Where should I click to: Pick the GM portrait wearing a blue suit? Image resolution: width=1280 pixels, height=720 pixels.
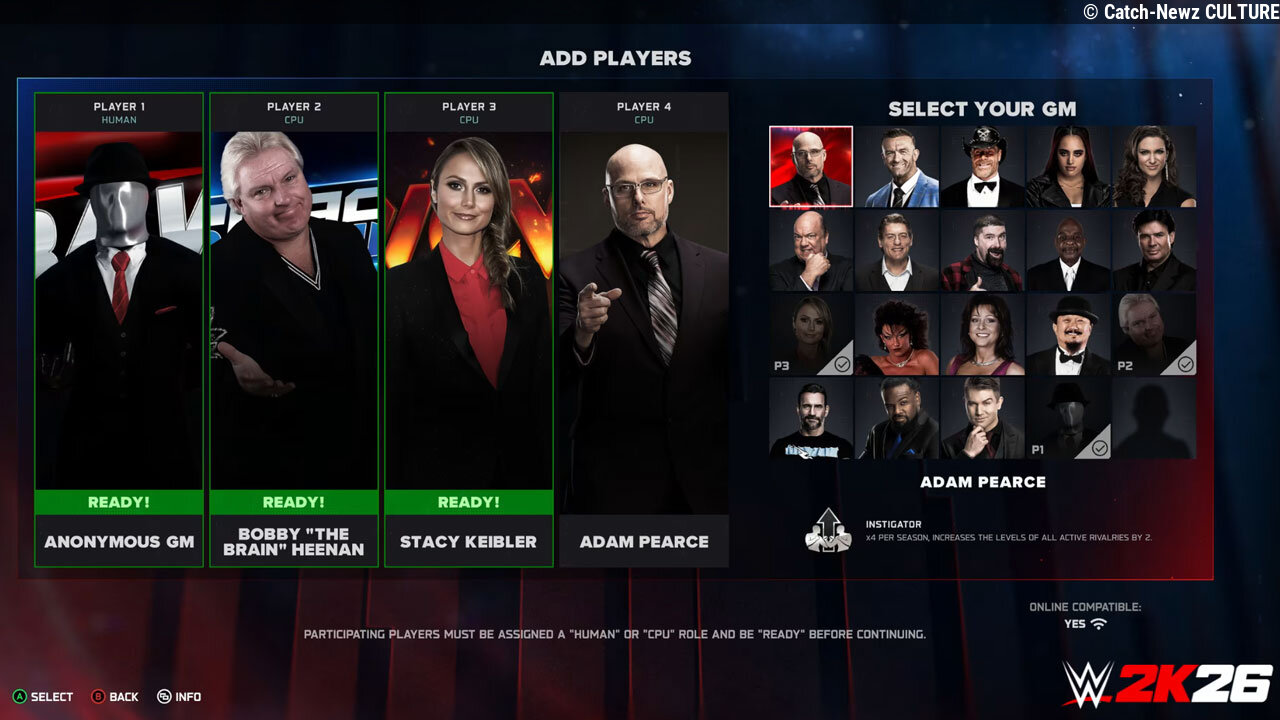(897, 166)
